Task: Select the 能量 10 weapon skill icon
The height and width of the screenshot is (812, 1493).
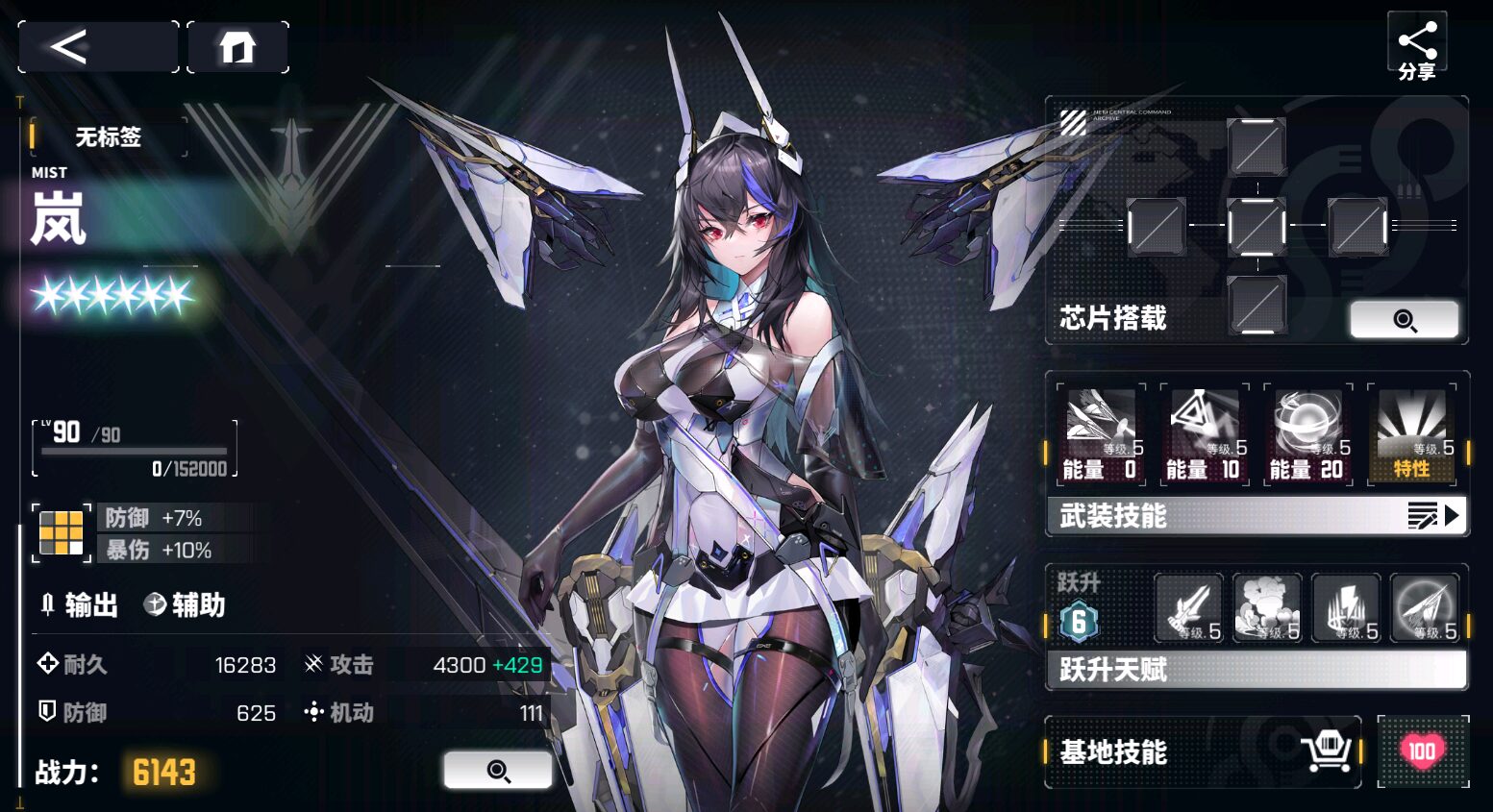Action: (x=1204, y=434)
